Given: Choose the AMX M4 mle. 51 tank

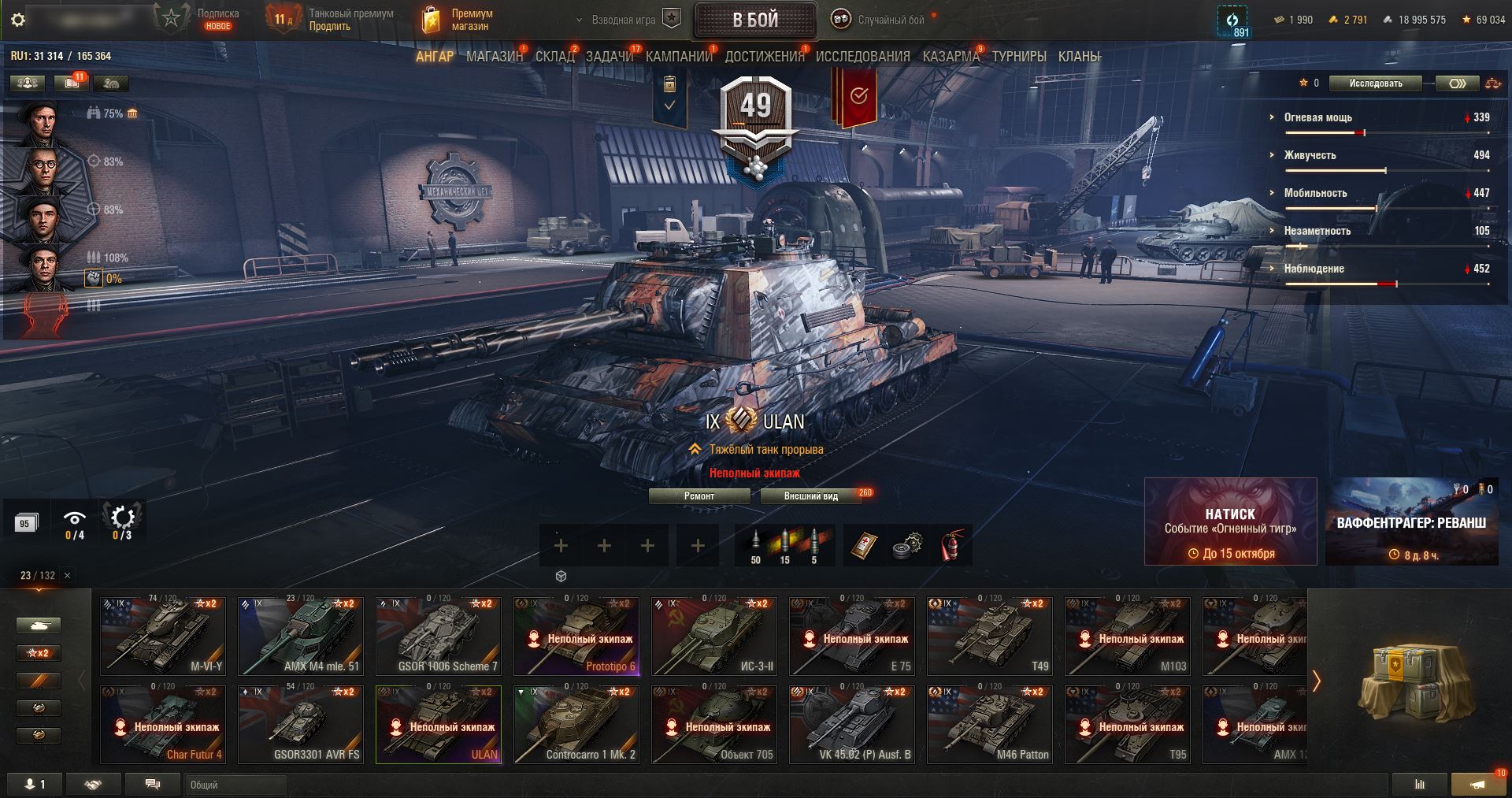Looking at the screenshot, I should pyautogui.click(x=301, y=637).
